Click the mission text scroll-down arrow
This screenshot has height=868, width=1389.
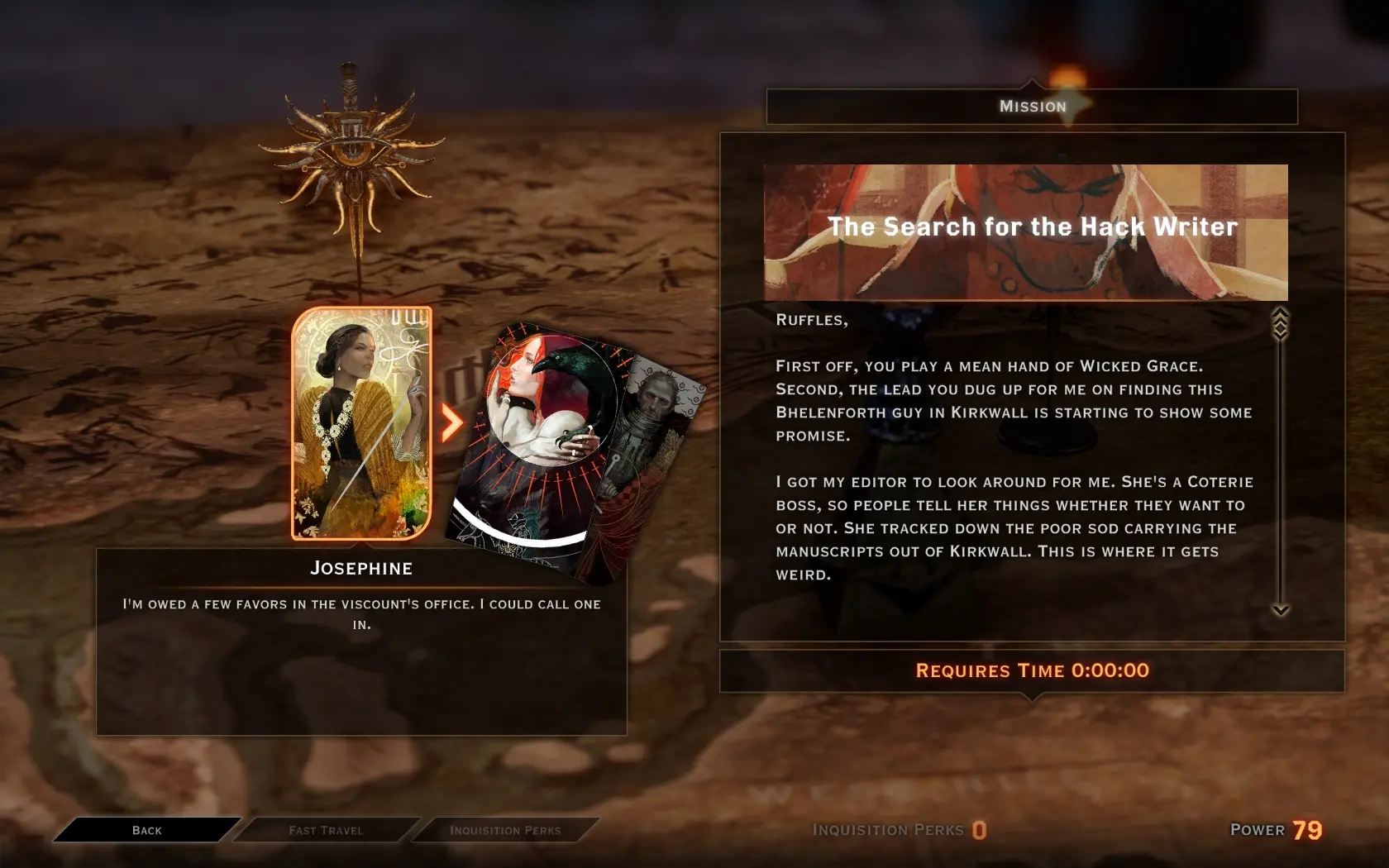[x=1281, y=610]
